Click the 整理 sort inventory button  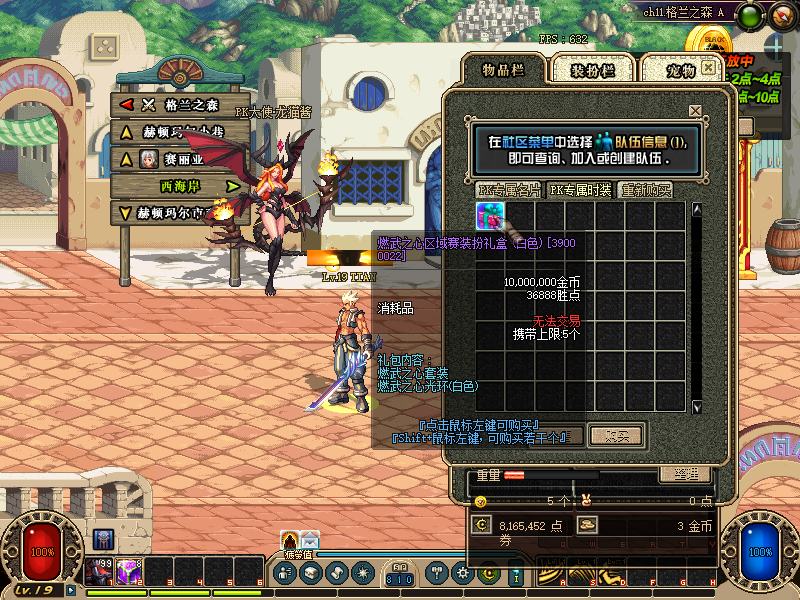coord(685,474)
